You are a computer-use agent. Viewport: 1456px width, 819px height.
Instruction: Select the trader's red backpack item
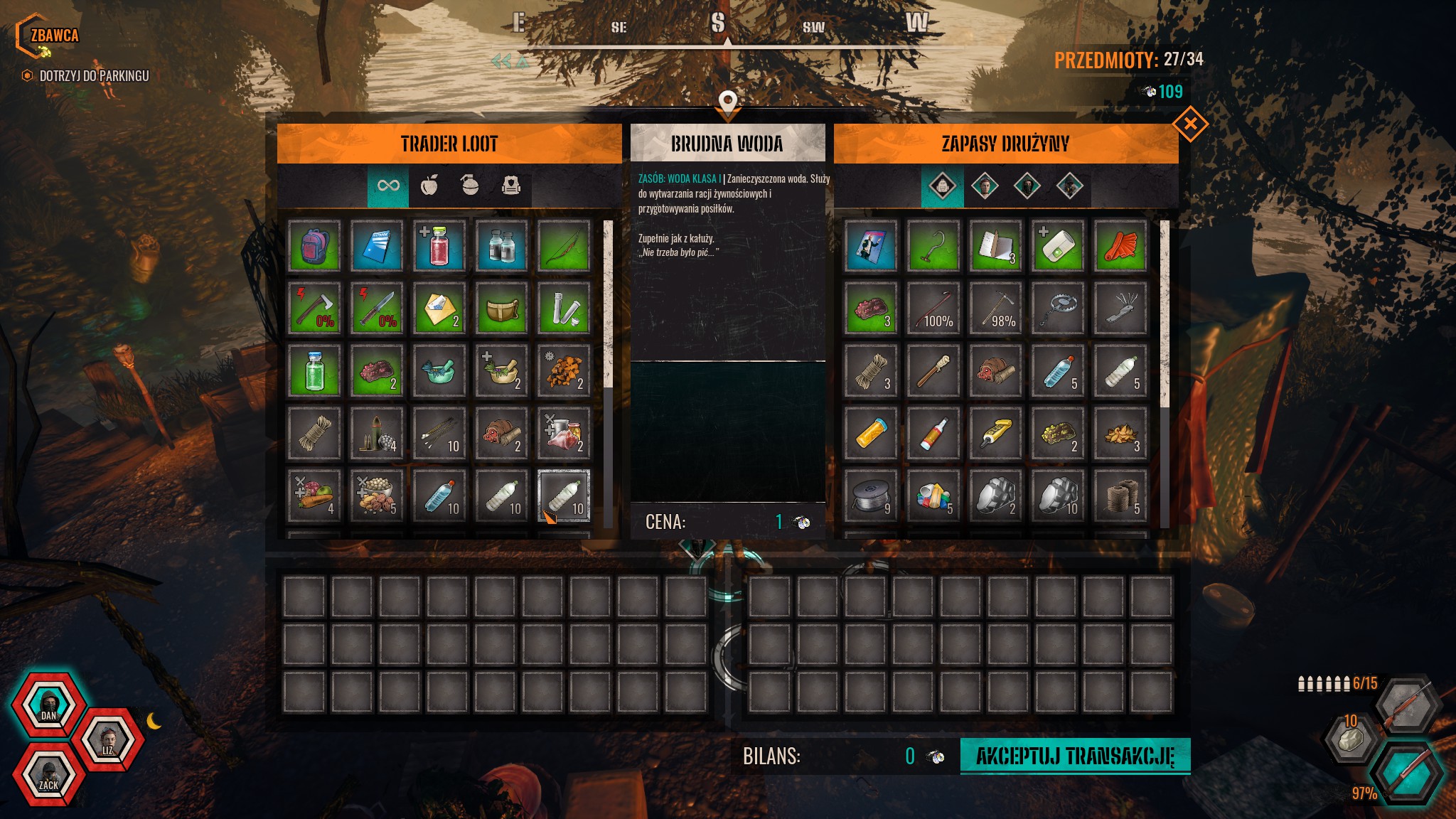(x=314, y=246)
